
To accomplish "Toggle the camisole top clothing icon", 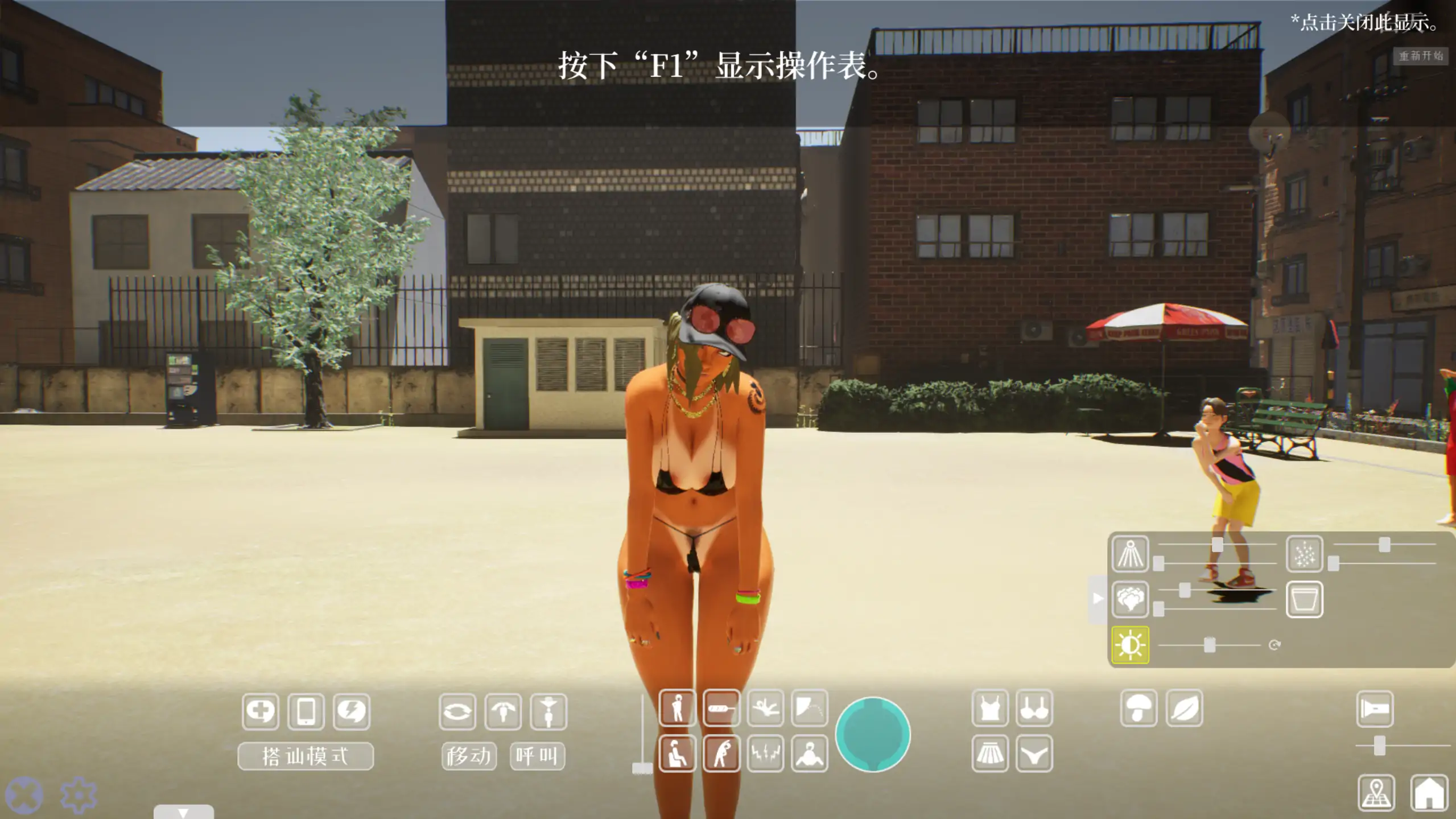I will click(990, 709).
